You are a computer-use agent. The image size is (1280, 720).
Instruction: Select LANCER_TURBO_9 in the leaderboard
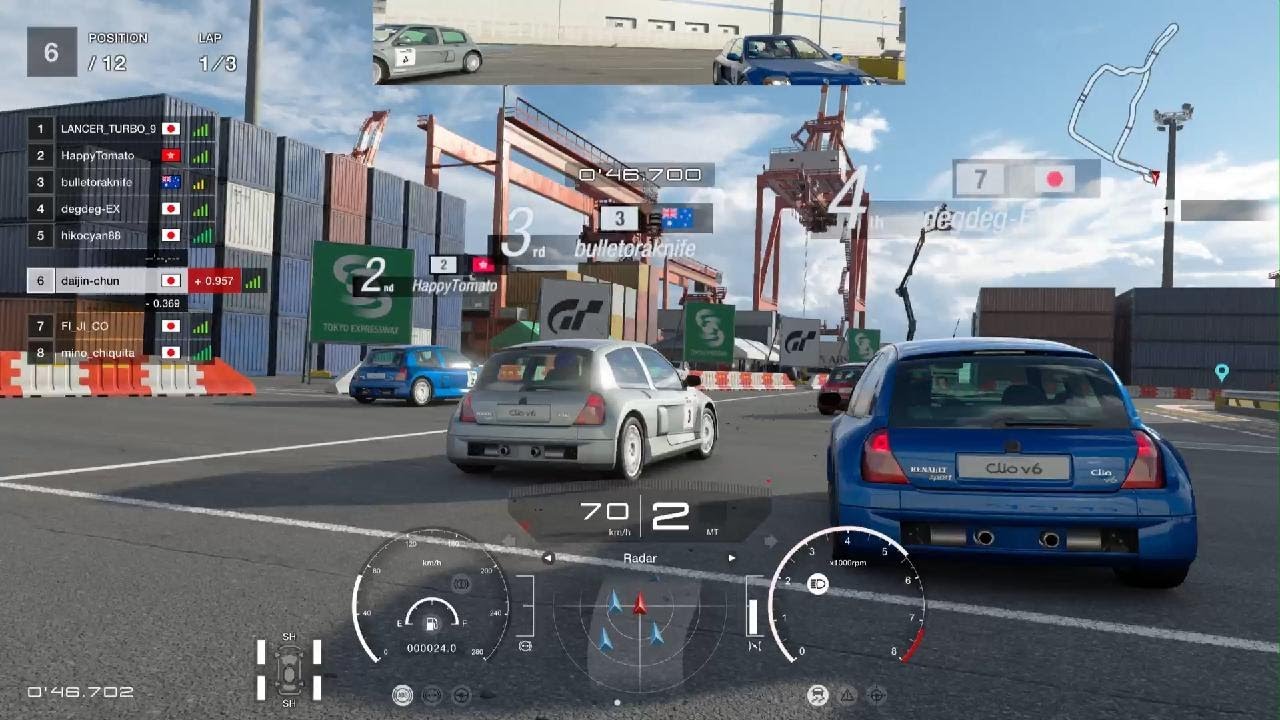[x=108, y=129]
